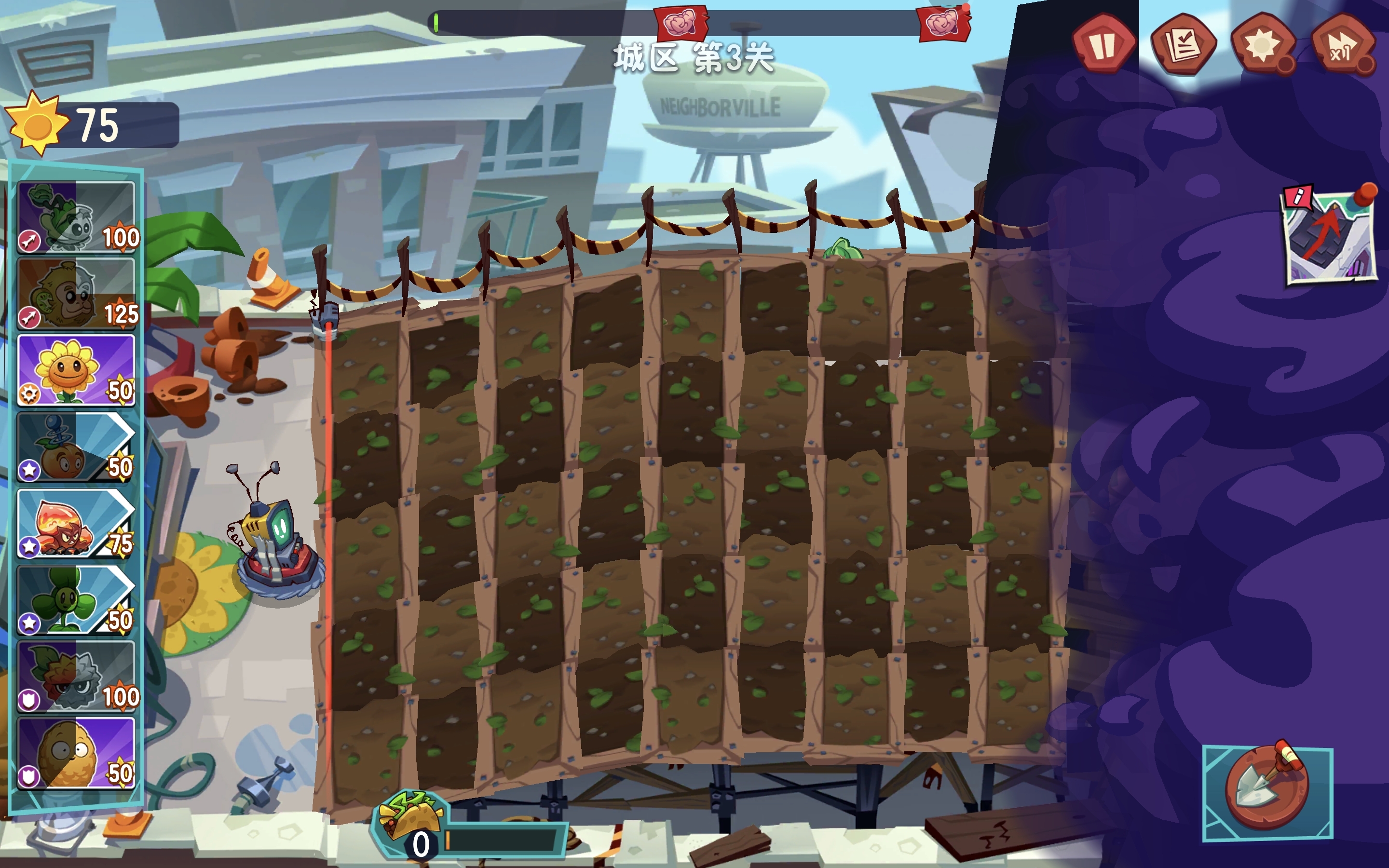The height and width of the screenshot is (868, 1389).
Task: Choose the Sunflower seed card costing 50
Action: tap(76, 370)
